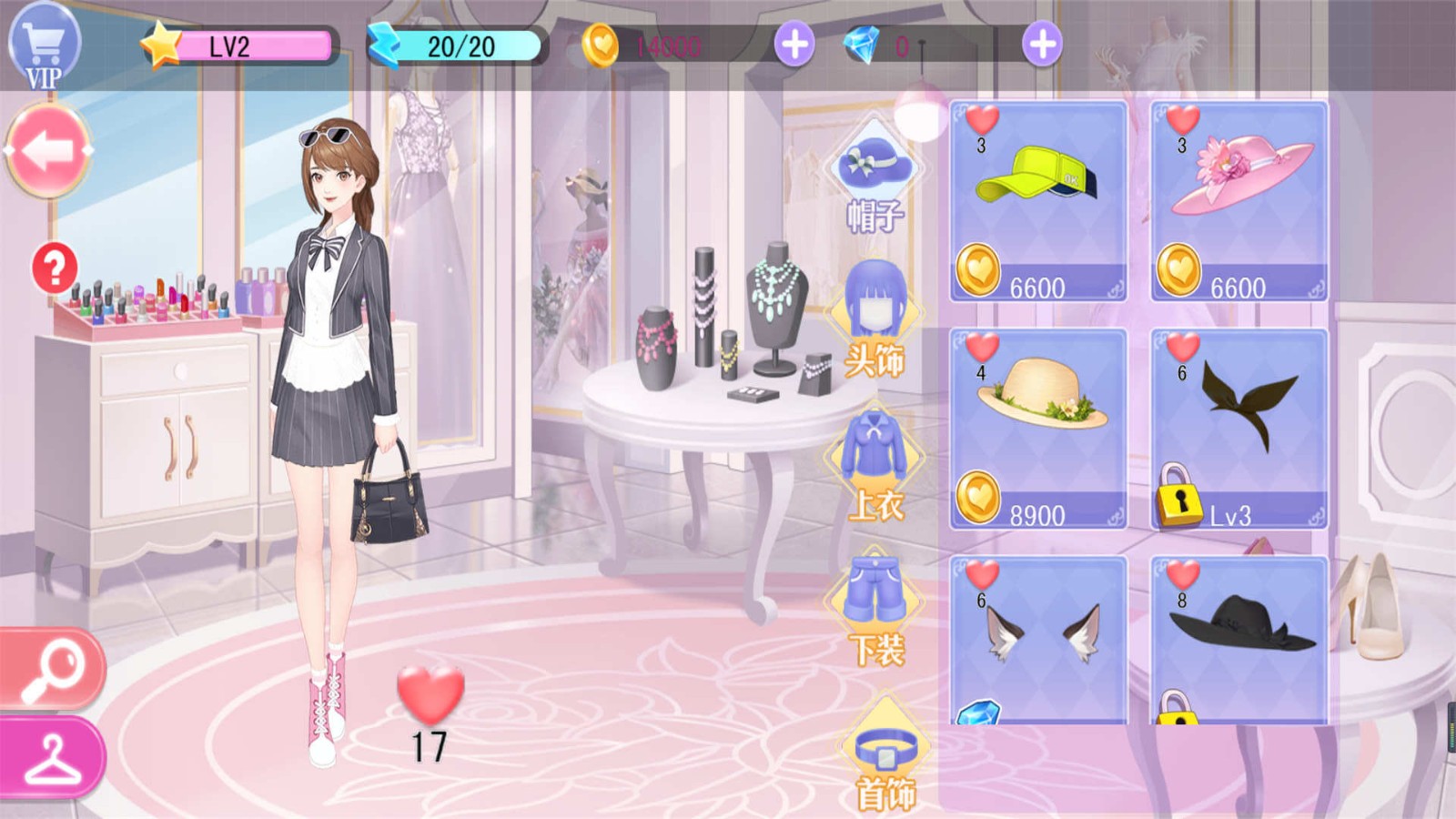The height and width of the screenshot is (819, 1456).
Task: Select the yellow visor cap item
Action: (x=1038, y=201)
